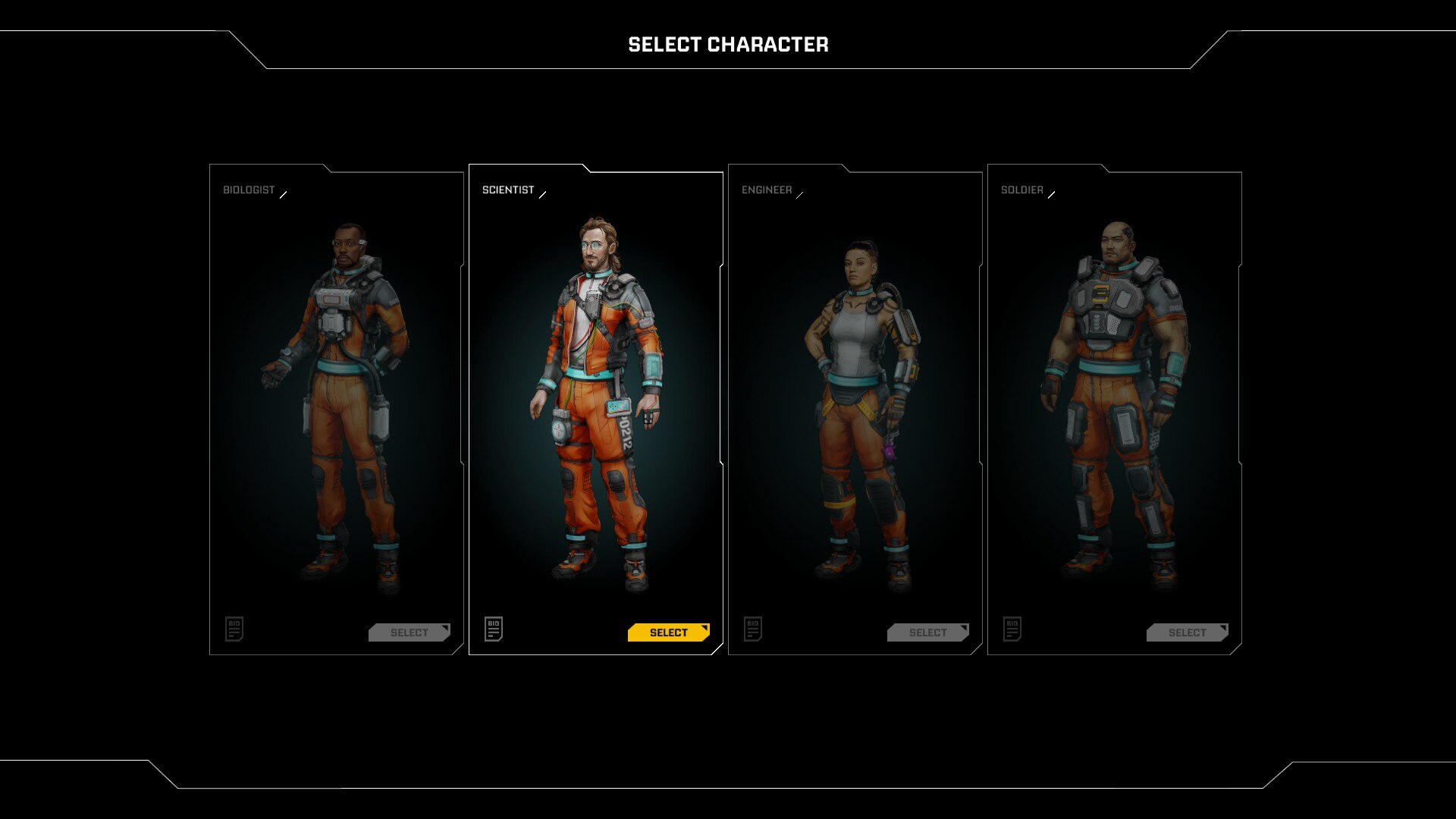Confirm the Engineer with her Select button
Screen dimensions: 1456x819
(x=927, y=632)
